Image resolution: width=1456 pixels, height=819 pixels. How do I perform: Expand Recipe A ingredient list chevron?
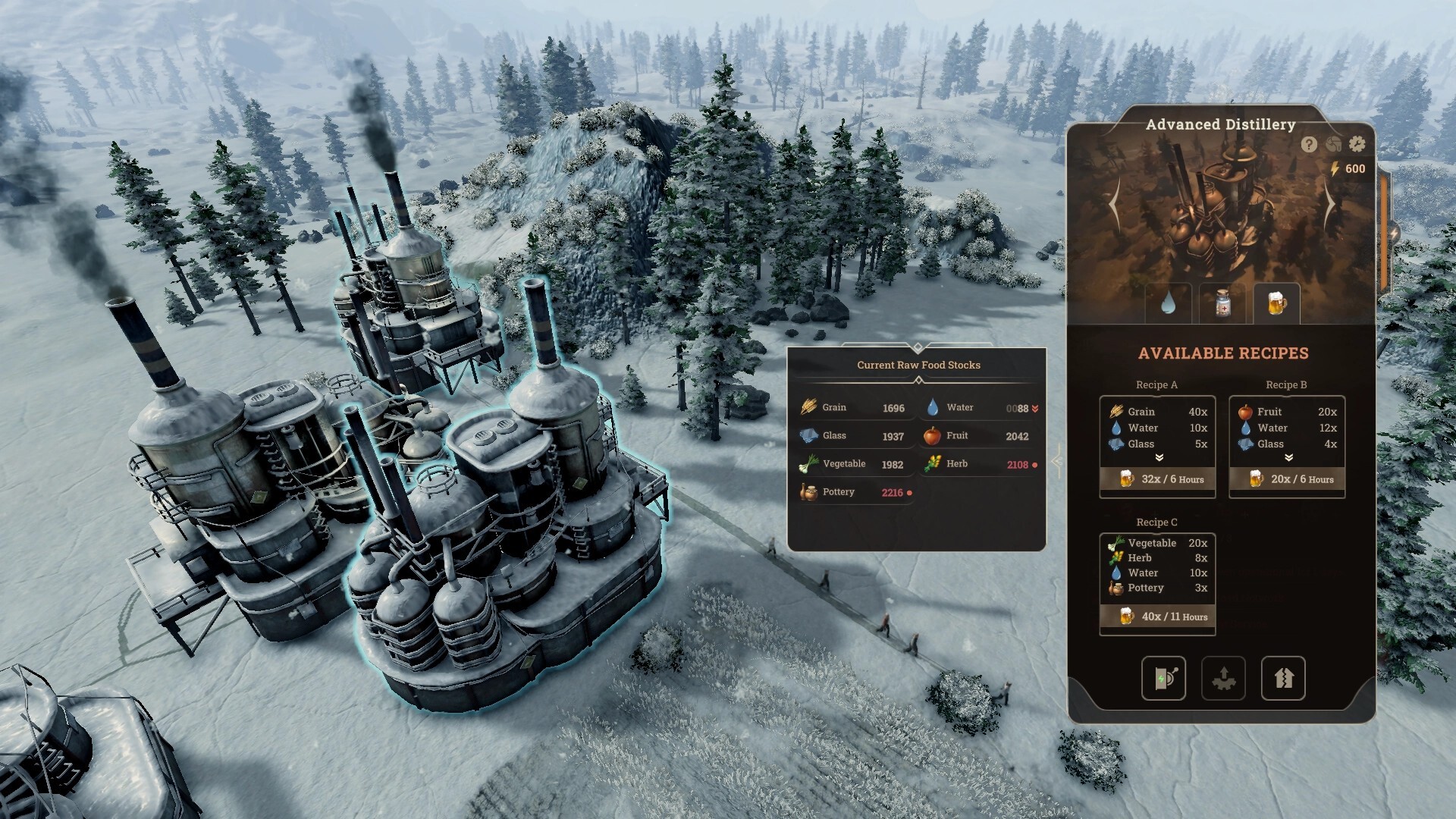coord(1159,458)
